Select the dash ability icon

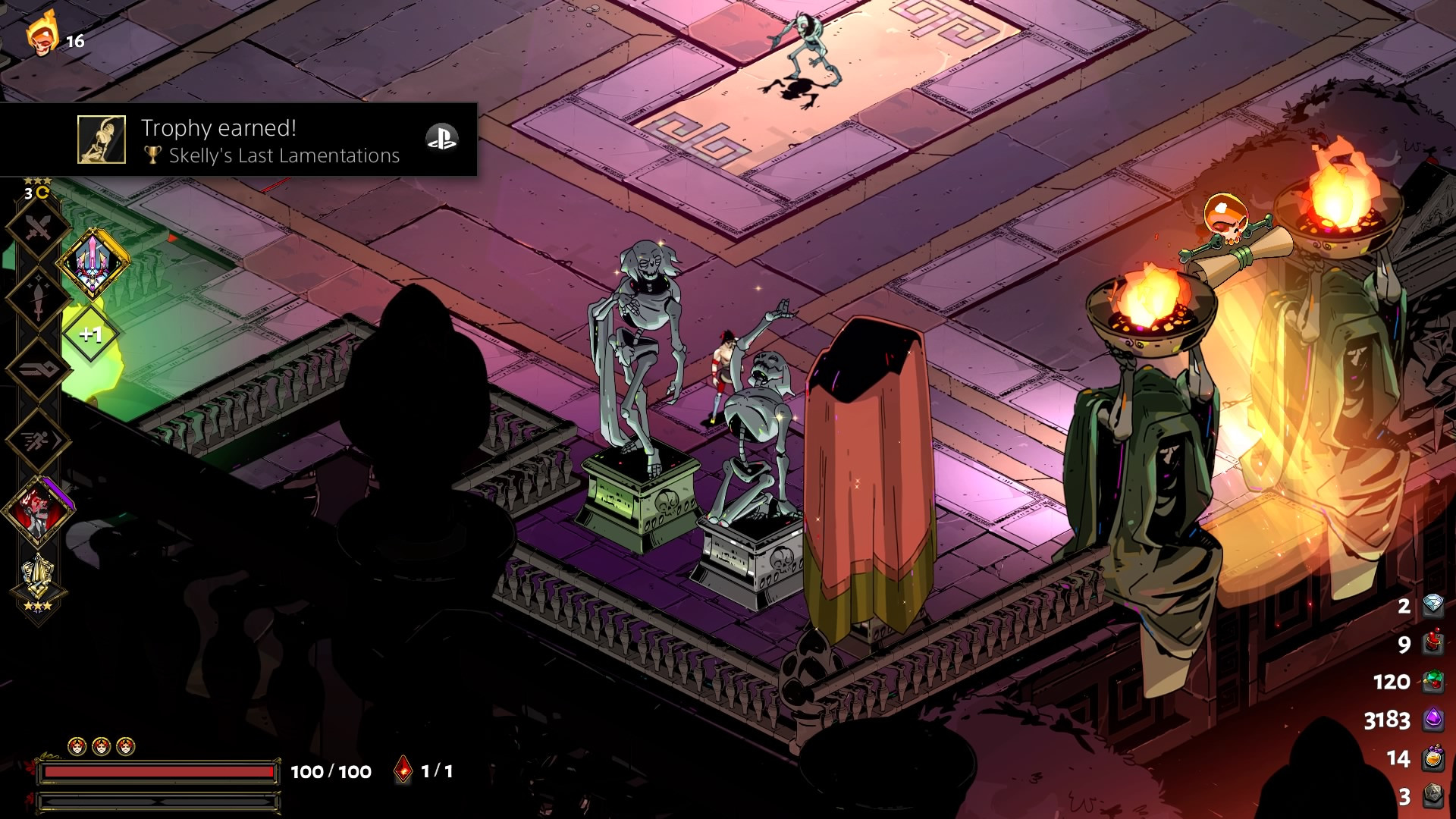coord(38,440)
